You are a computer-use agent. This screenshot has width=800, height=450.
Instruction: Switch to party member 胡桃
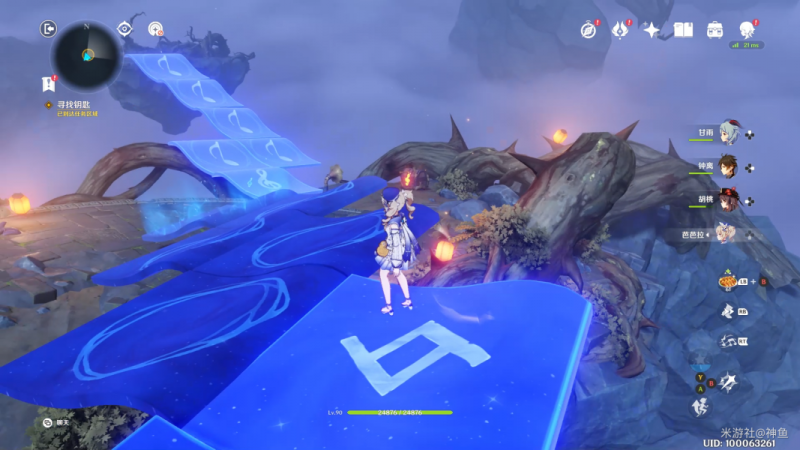[x=728, y=199]
